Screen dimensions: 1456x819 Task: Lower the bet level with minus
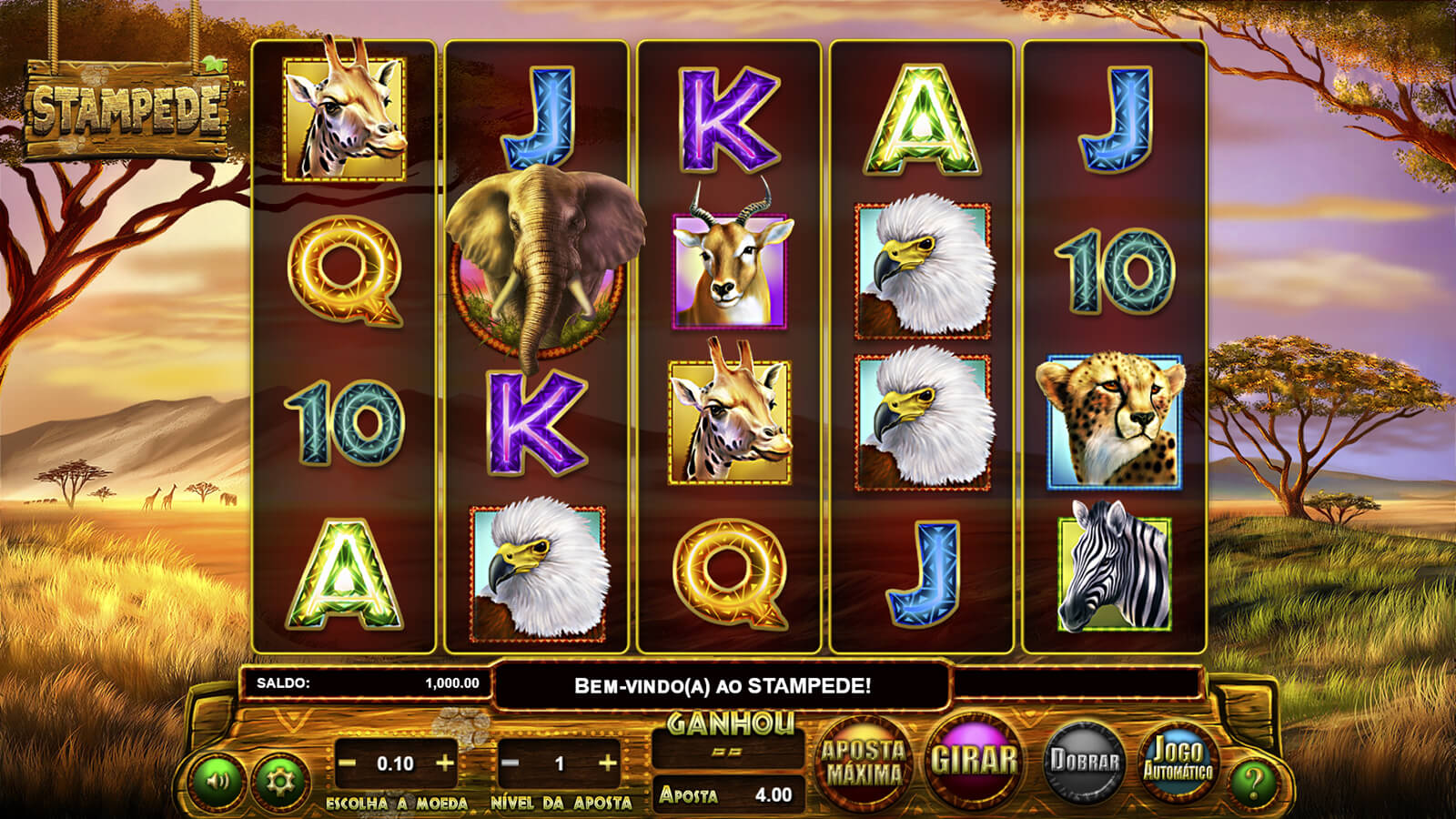(511, 763)
